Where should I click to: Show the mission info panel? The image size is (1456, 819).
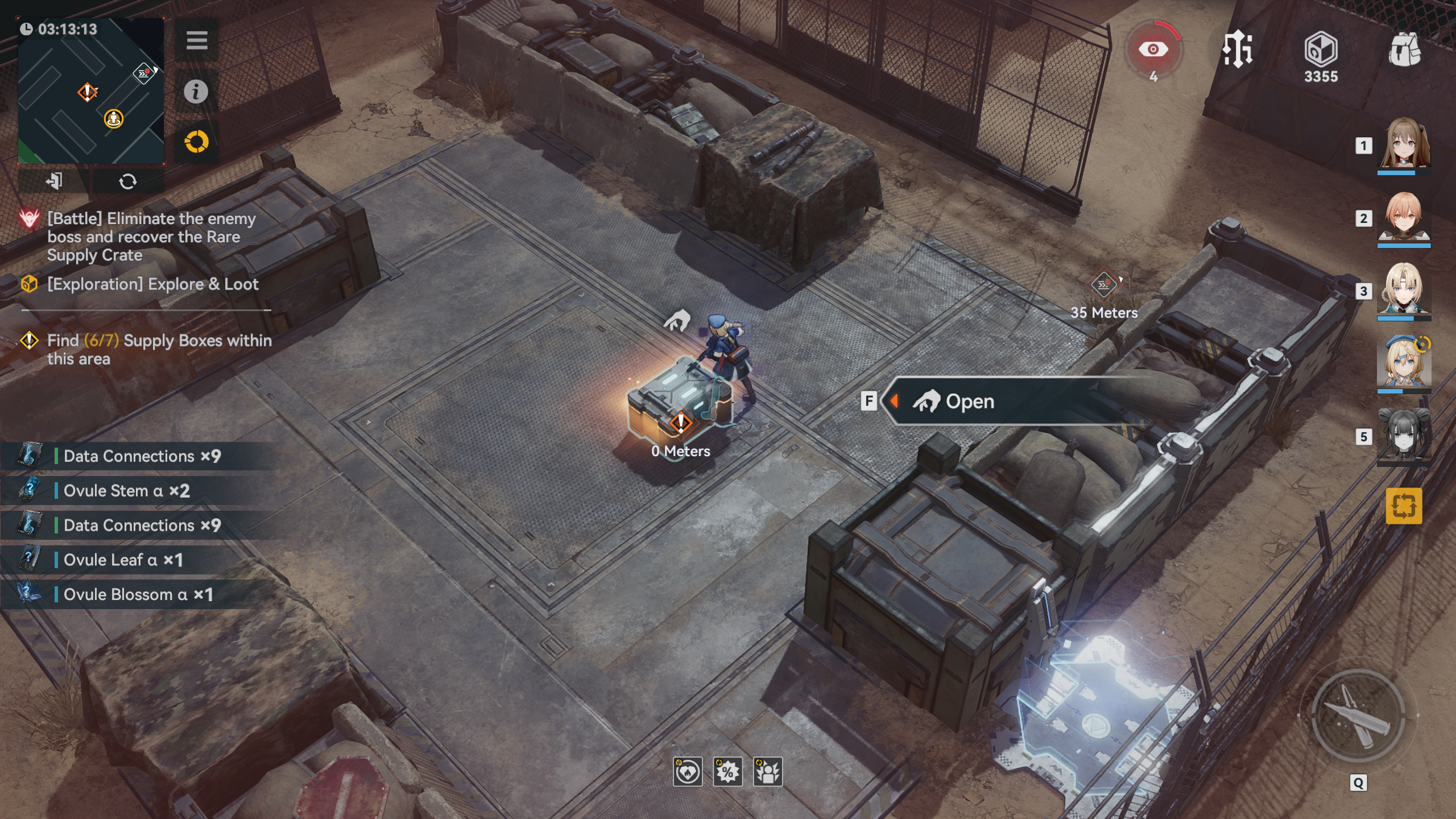pyautogui.click(x=196, y=91)
